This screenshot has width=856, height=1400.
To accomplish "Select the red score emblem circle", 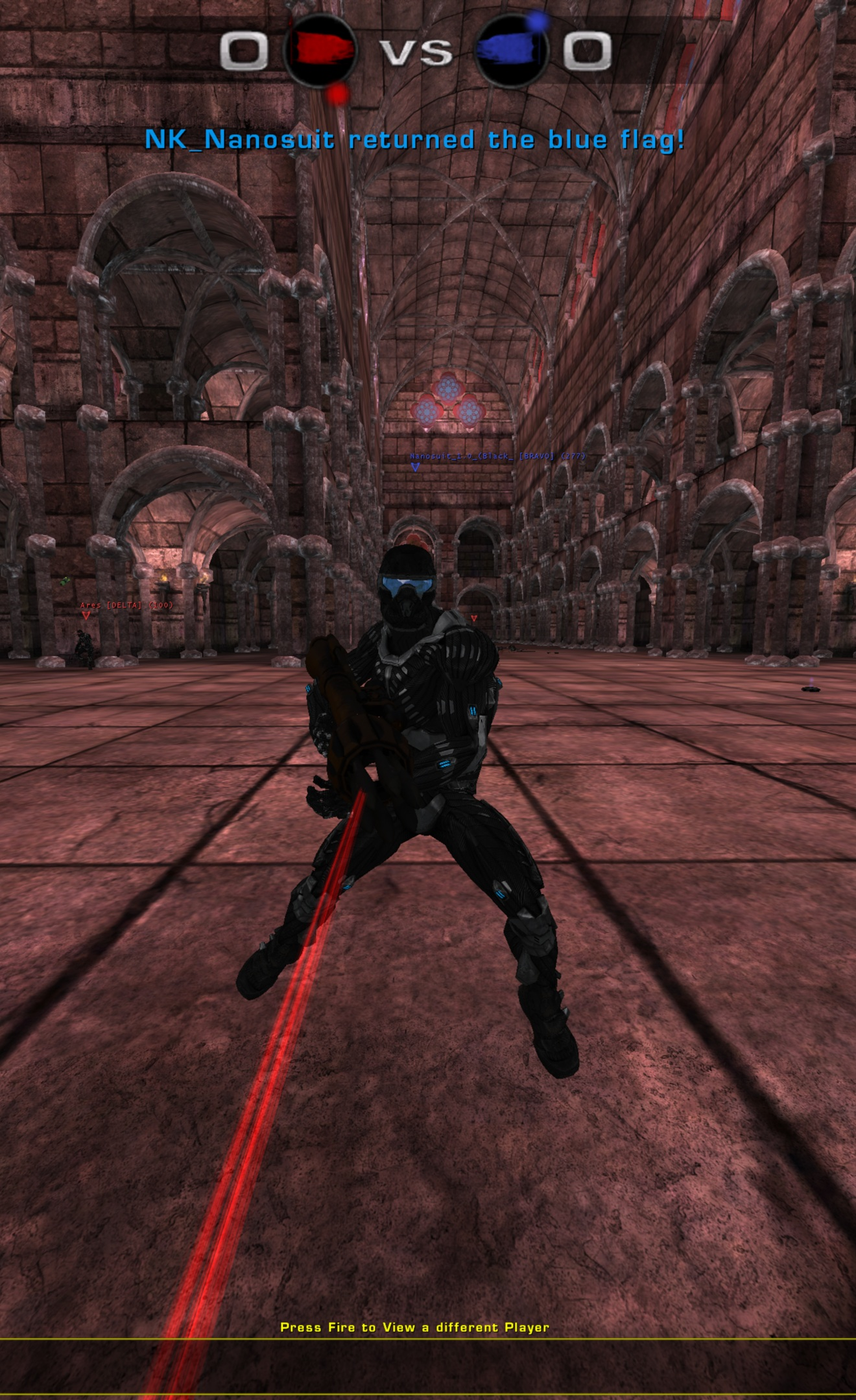I will [x=321, y=52].
